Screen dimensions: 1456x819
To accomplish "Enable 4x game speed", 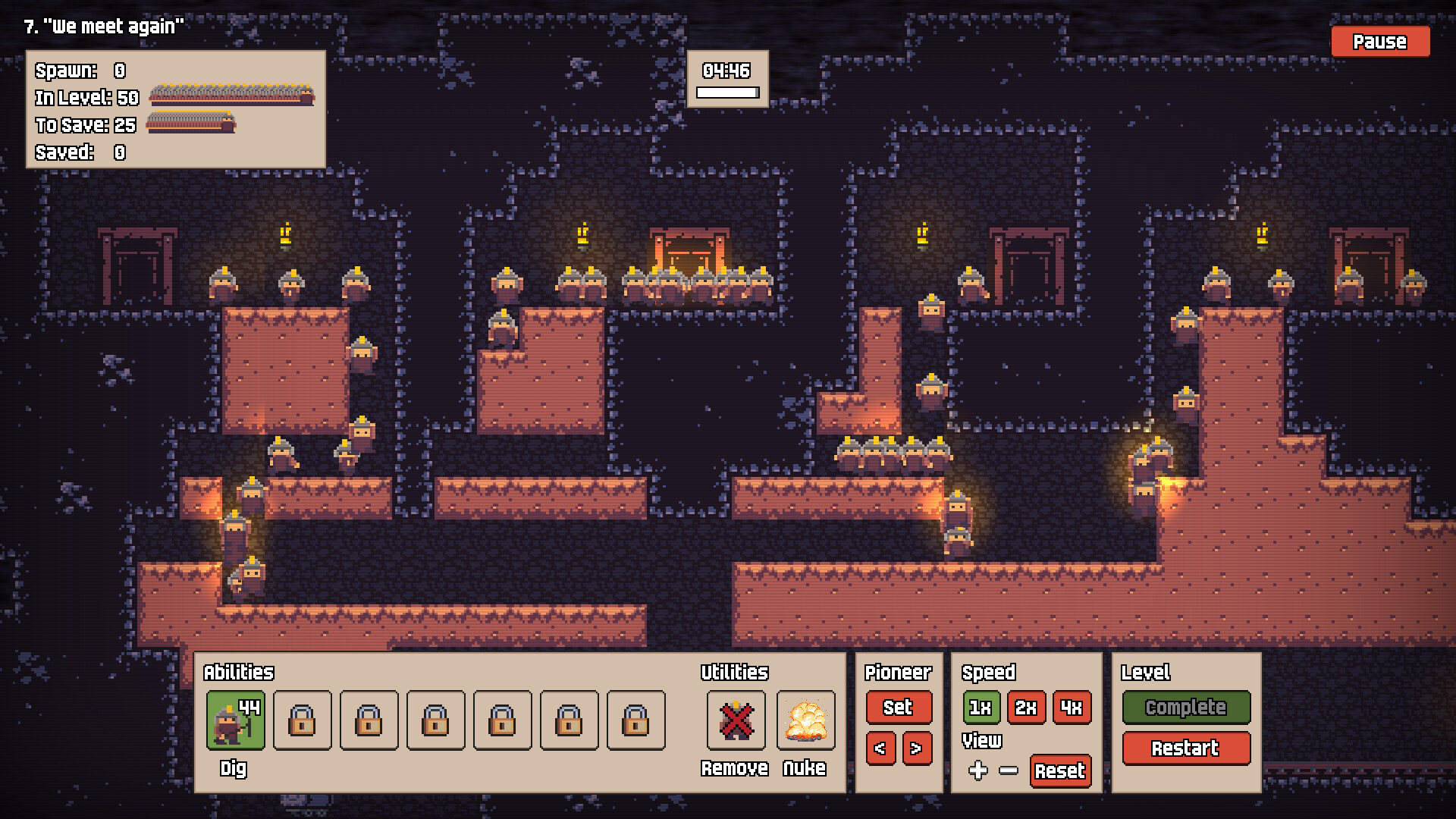I will (1072, 708).
